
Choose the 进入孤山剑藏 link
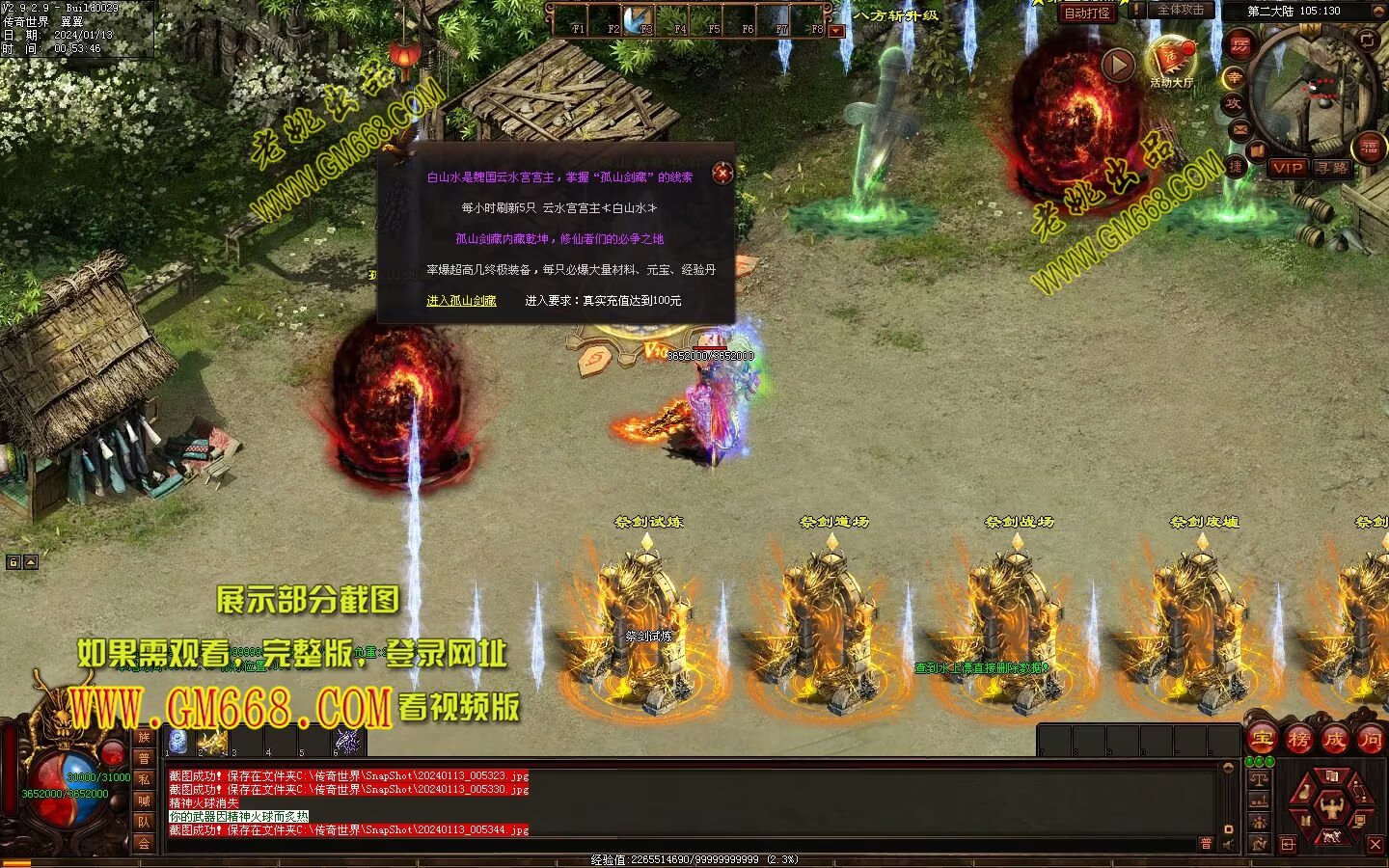461,301
